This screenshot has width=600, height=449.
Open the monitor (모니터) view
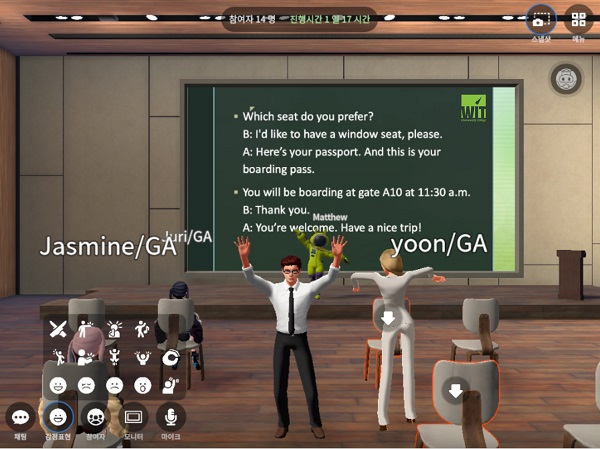coord(134,417)
